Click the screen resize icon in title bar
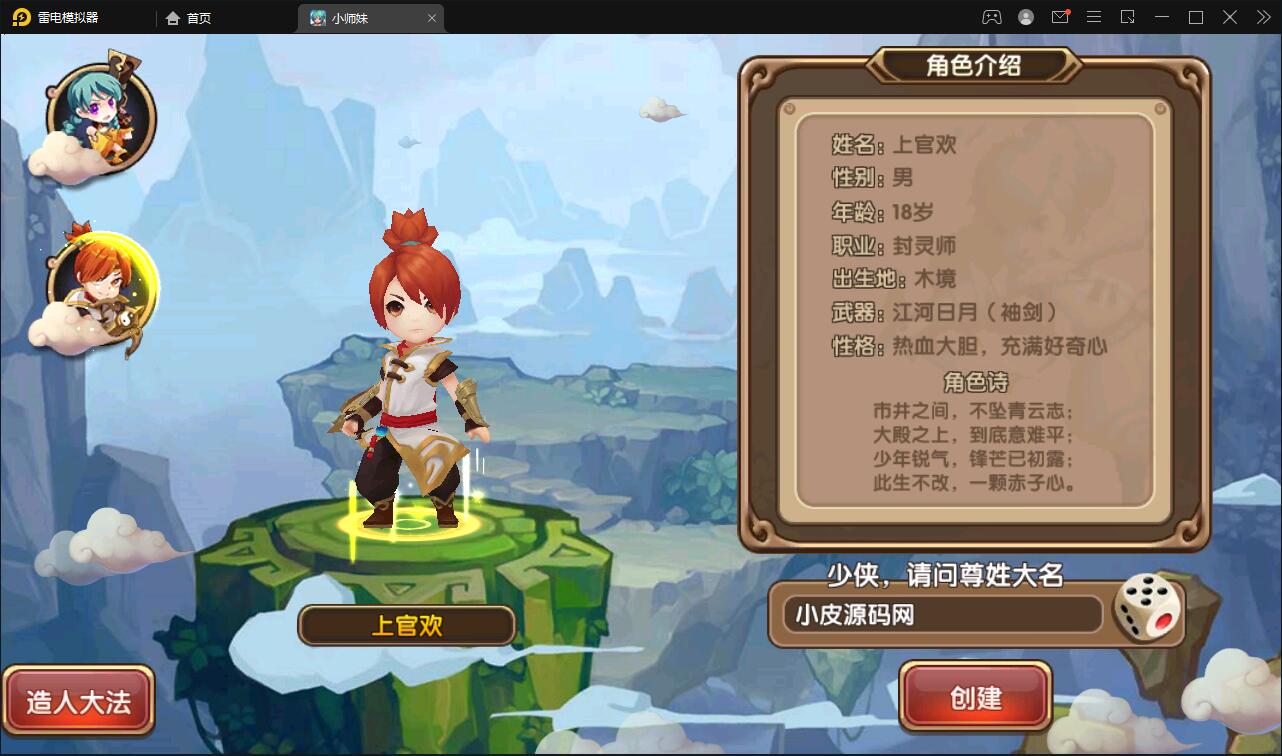Viewport: 1282px width, 756px height. 1127,17
